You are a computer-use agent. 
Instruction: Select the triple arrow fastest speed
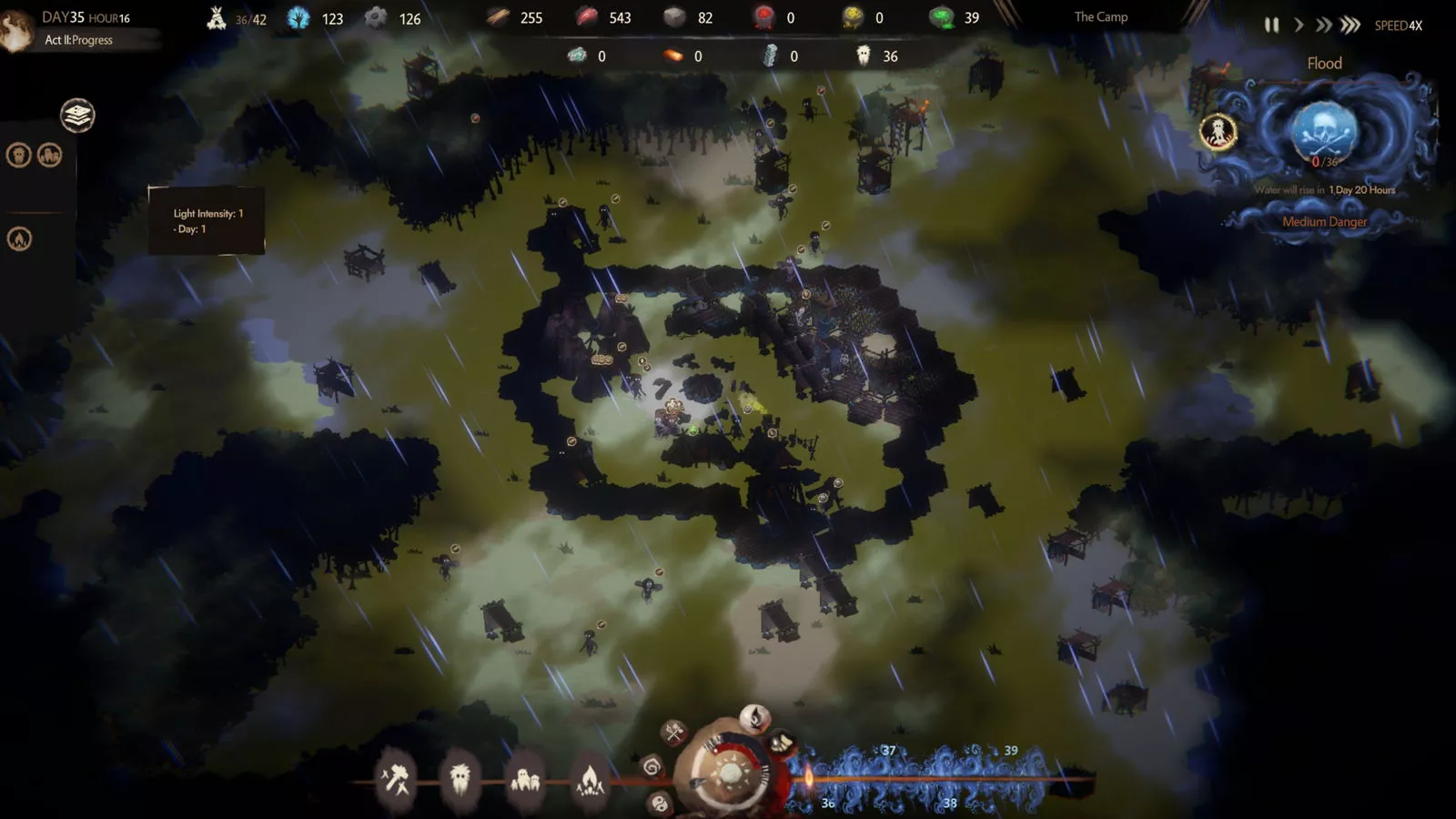[1350, 25]
